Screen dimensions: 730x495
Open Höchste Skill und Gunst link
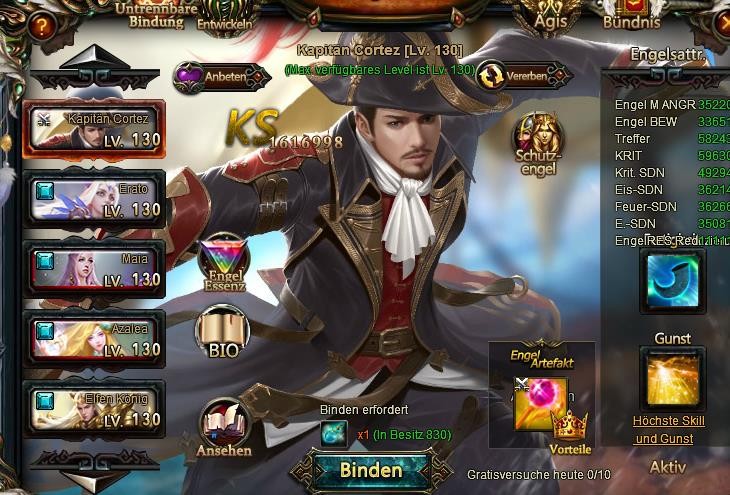coord(668,430)
